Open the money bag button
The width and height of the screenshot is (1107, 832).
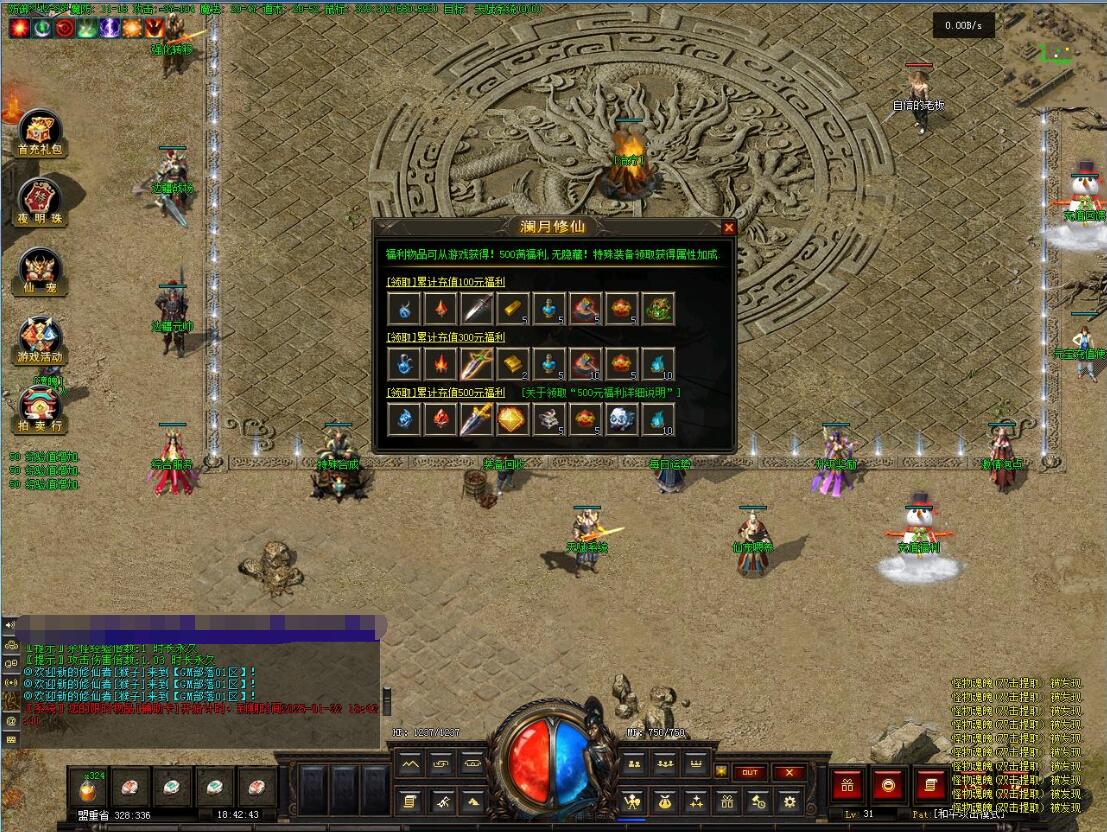pos(663,801)
